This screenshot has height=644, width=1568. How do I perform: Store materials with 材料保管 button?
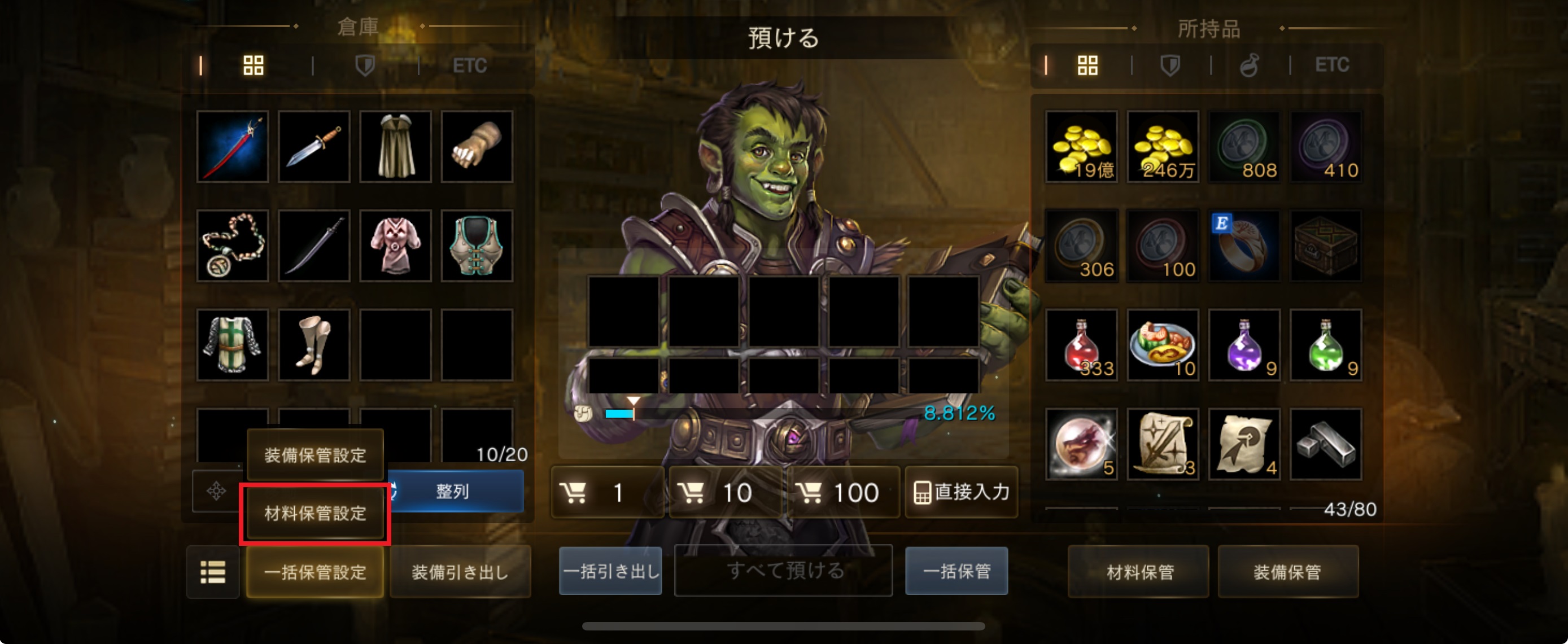1139,572
